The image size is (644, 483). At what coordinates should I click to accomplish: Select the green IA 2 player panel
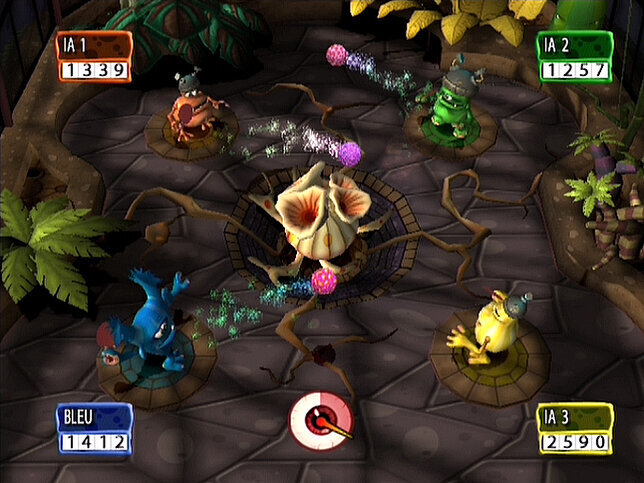pyautogui.click(x=574, y=57)
